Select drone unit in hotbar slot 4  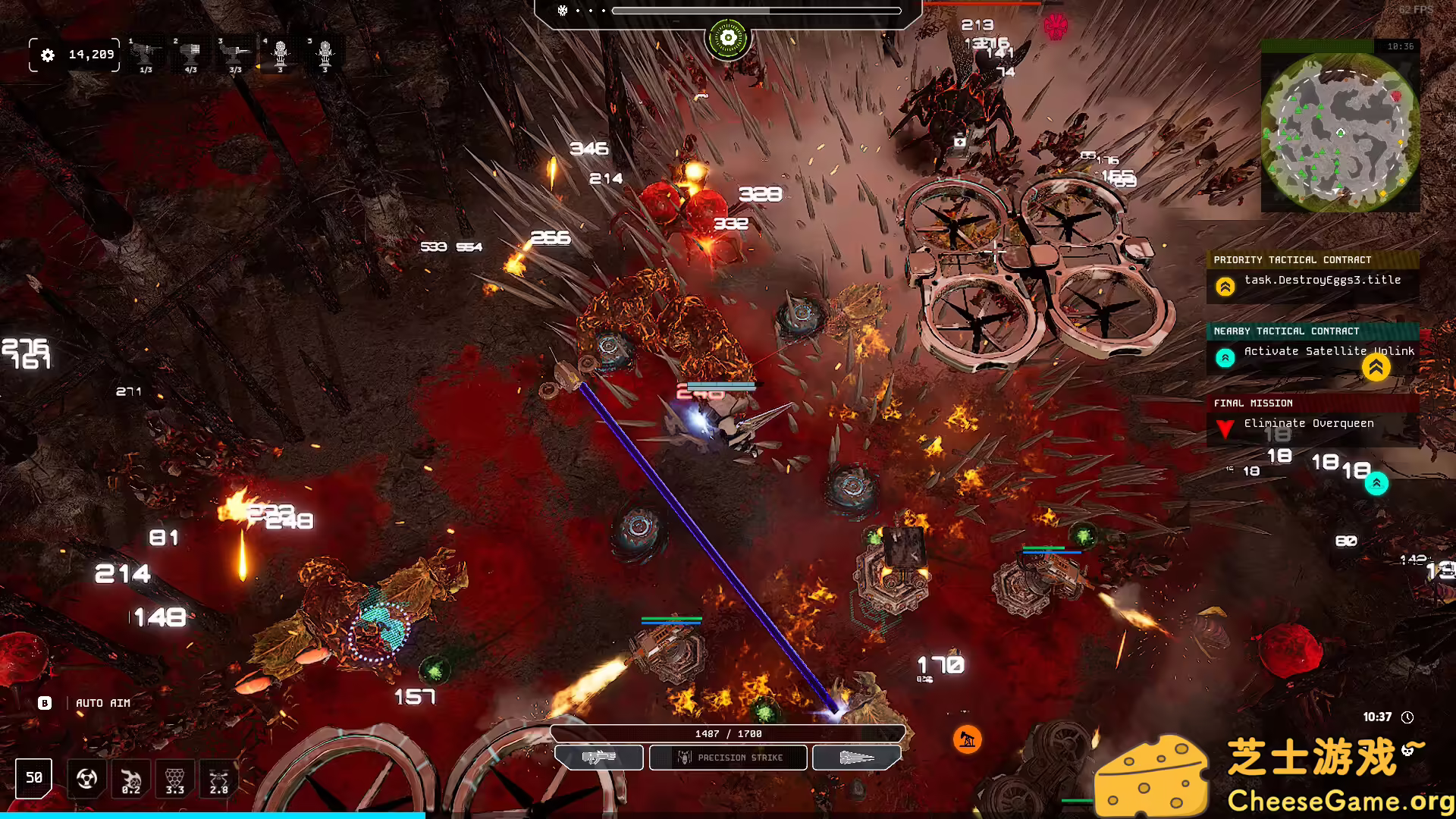(x=281, y=53)
